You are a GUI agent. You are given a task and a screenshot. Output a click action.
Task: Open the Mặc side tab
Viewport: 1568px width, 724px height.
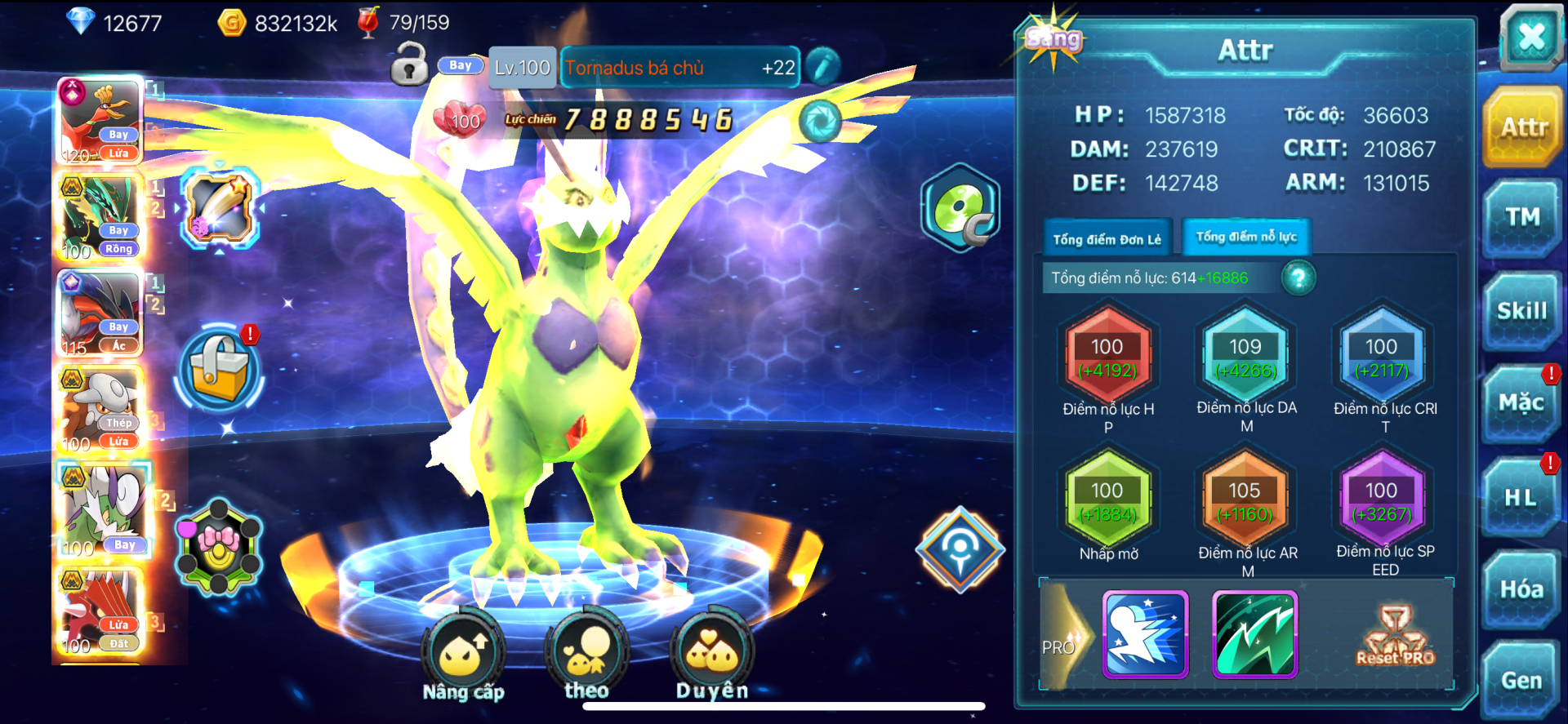(1521, 403)
